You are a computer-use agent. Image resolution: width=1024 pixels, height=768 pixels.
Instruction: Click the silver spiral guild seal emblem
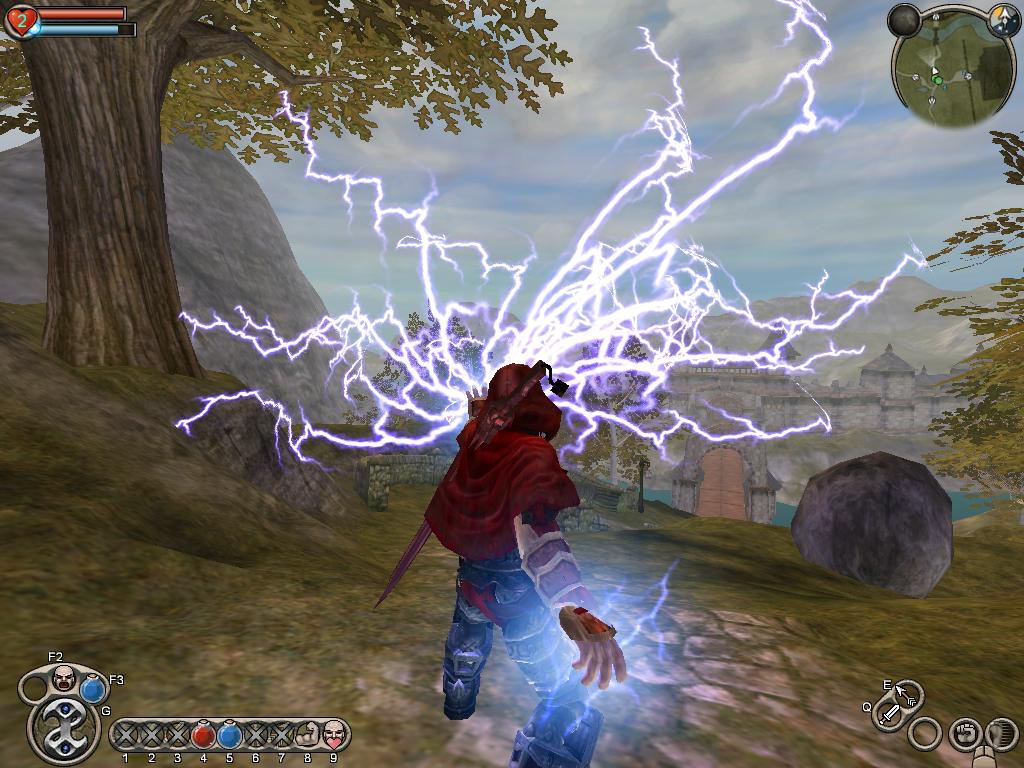[62, 728]
